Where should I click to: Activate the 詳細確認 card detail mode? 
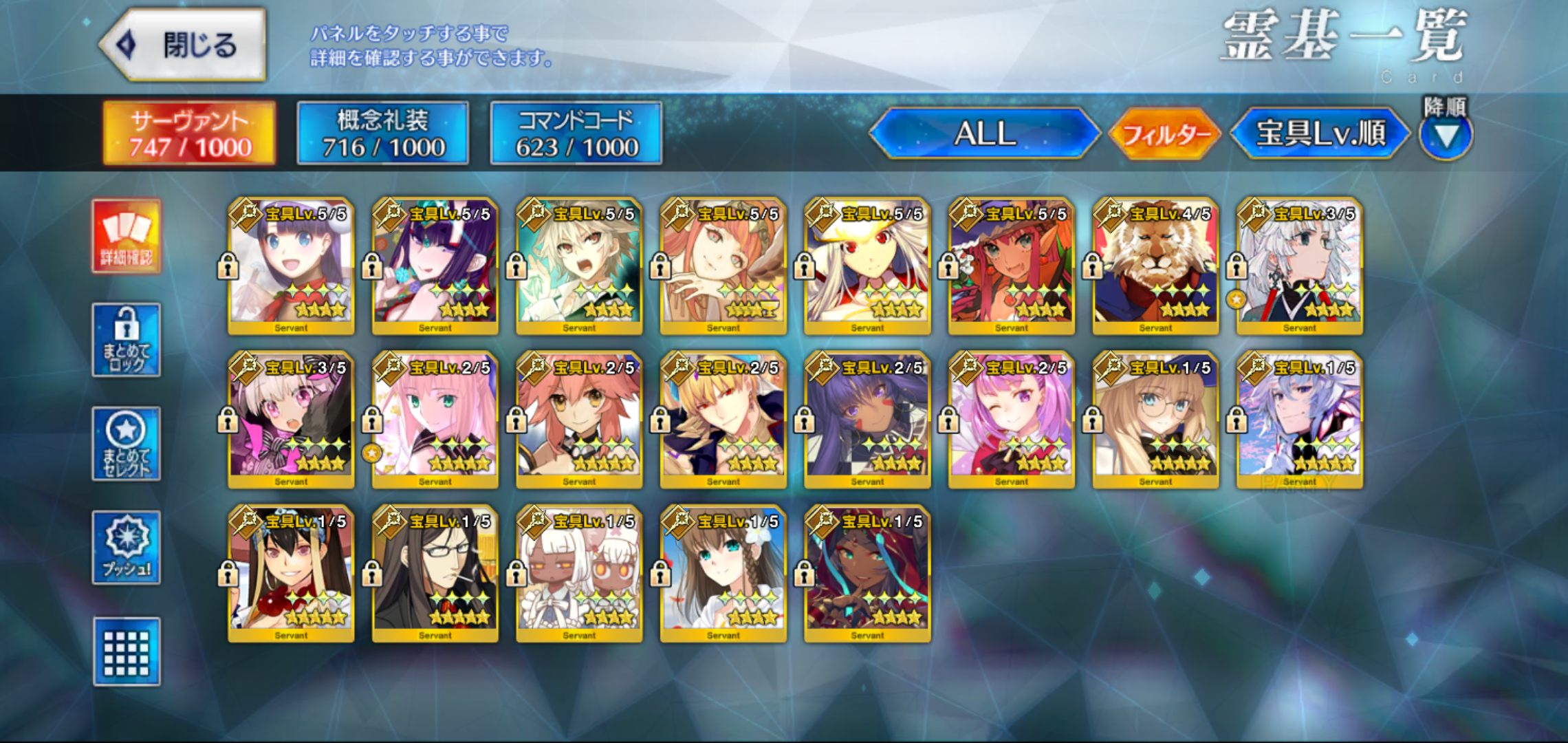tap(127, 237)
